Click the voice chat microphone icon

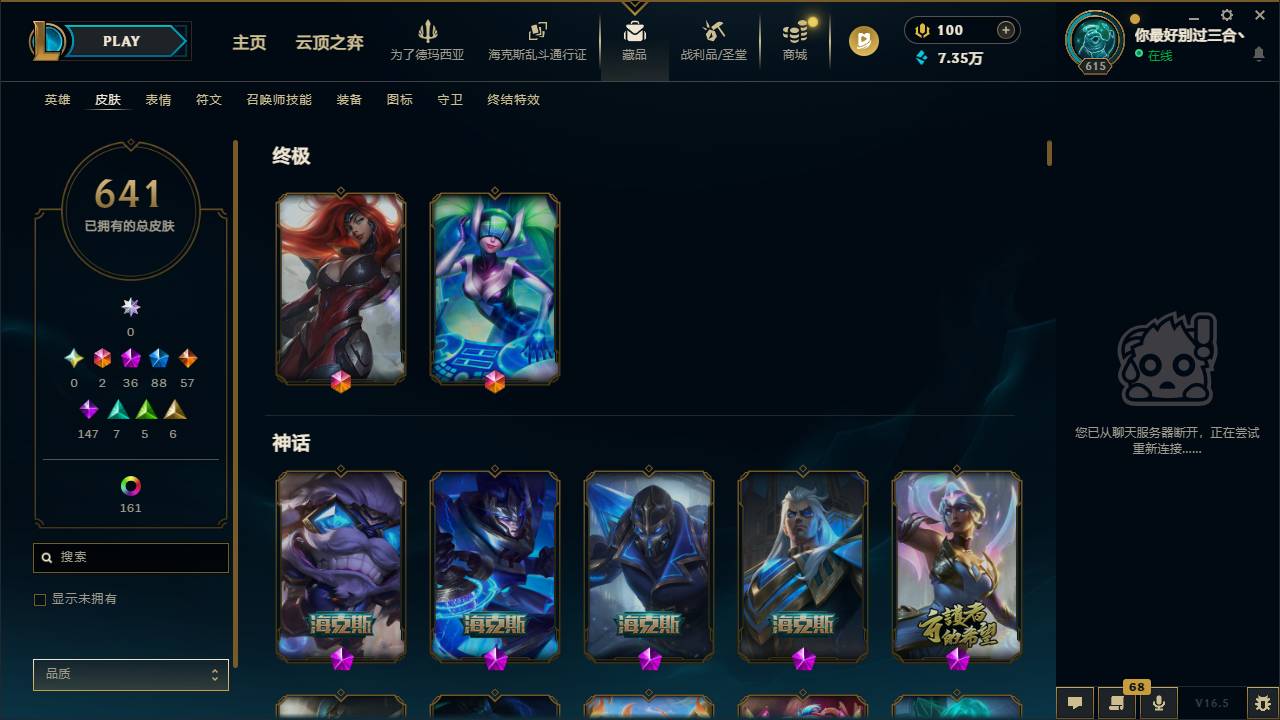point(1159,703)
